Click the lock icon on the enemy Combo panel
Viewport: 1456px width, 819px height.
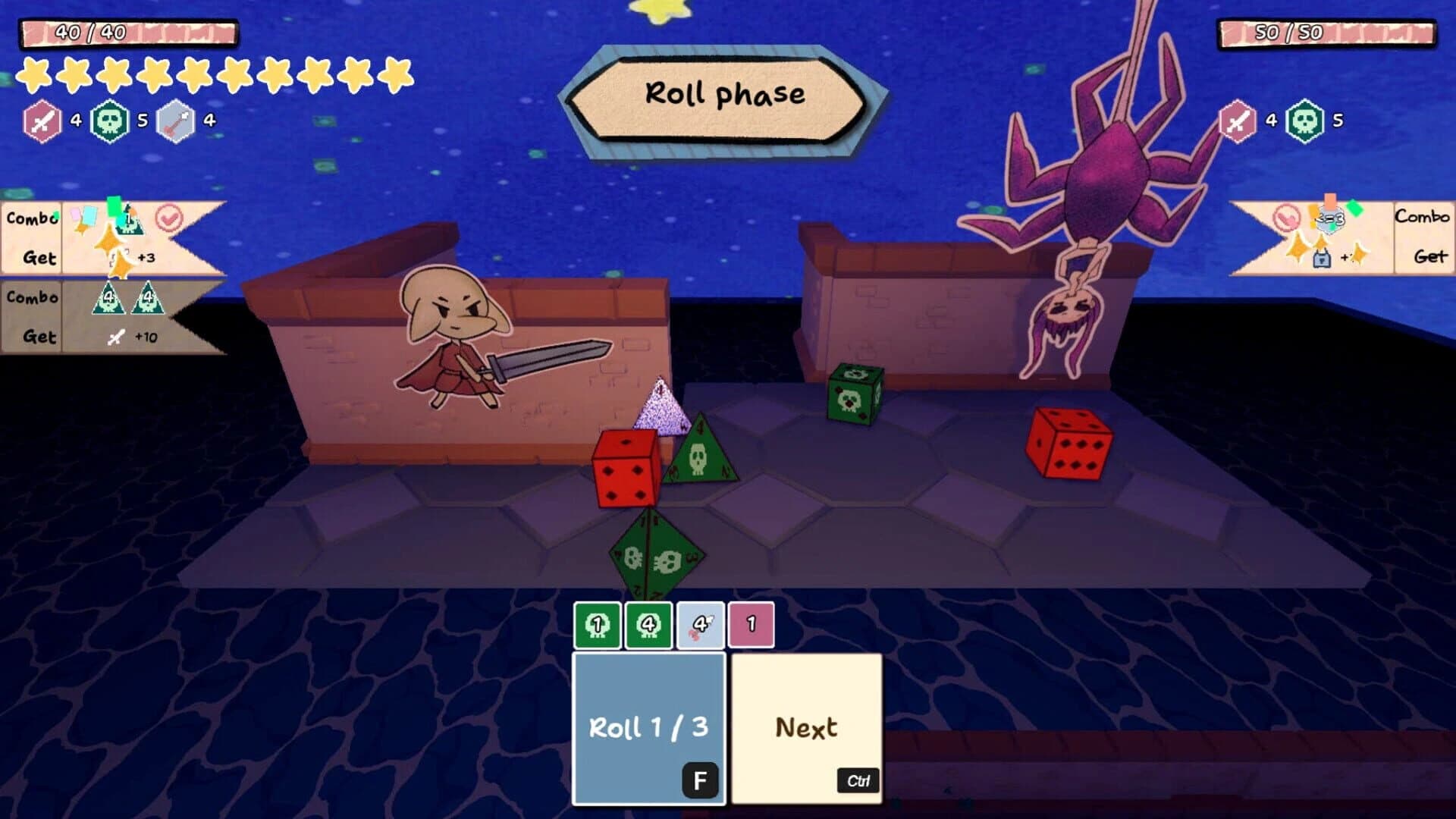coord(1322,259)
